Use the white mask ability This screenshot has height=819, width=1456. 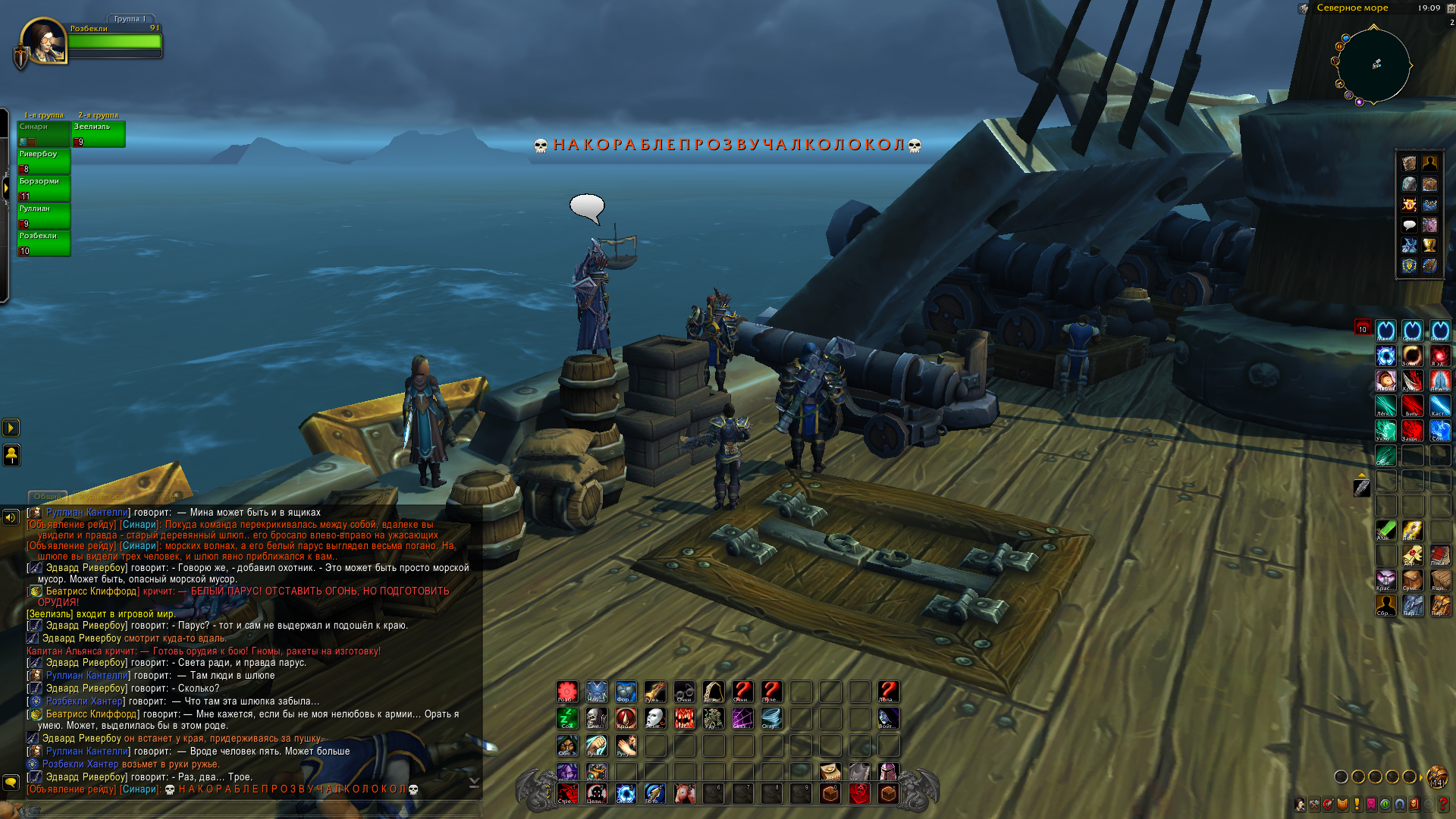654,718
